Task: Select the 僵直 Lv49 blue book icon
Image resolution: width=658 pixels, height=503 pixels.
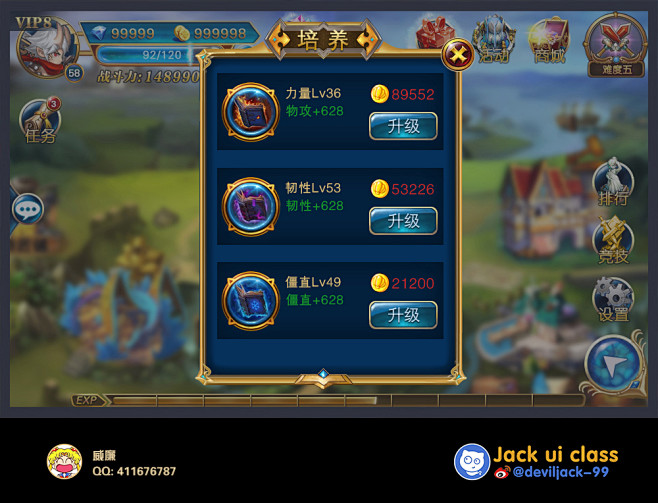Action: coord(247,299)
